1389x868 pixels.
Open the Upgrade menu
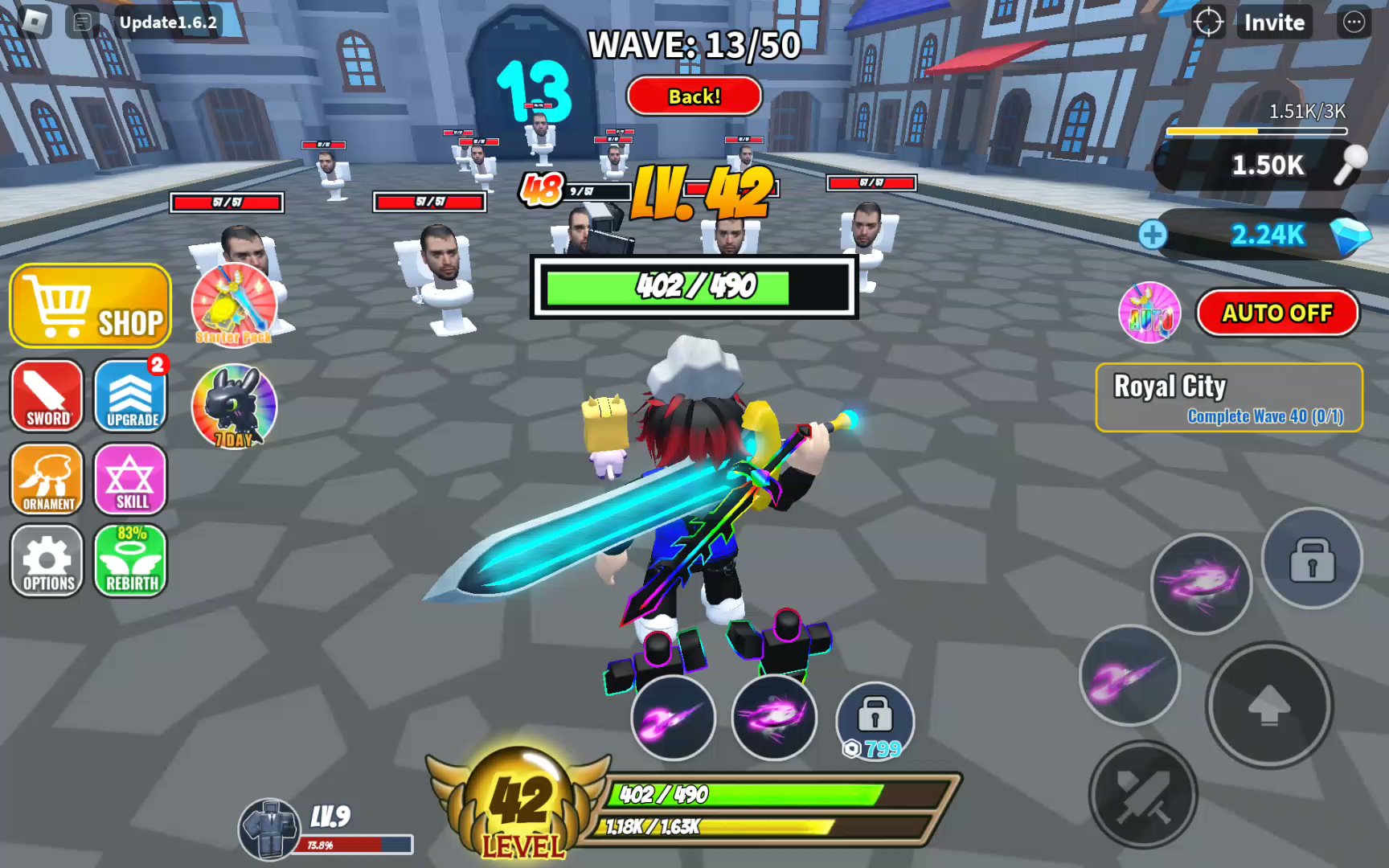pyautogui.click(x=131, y=395)
